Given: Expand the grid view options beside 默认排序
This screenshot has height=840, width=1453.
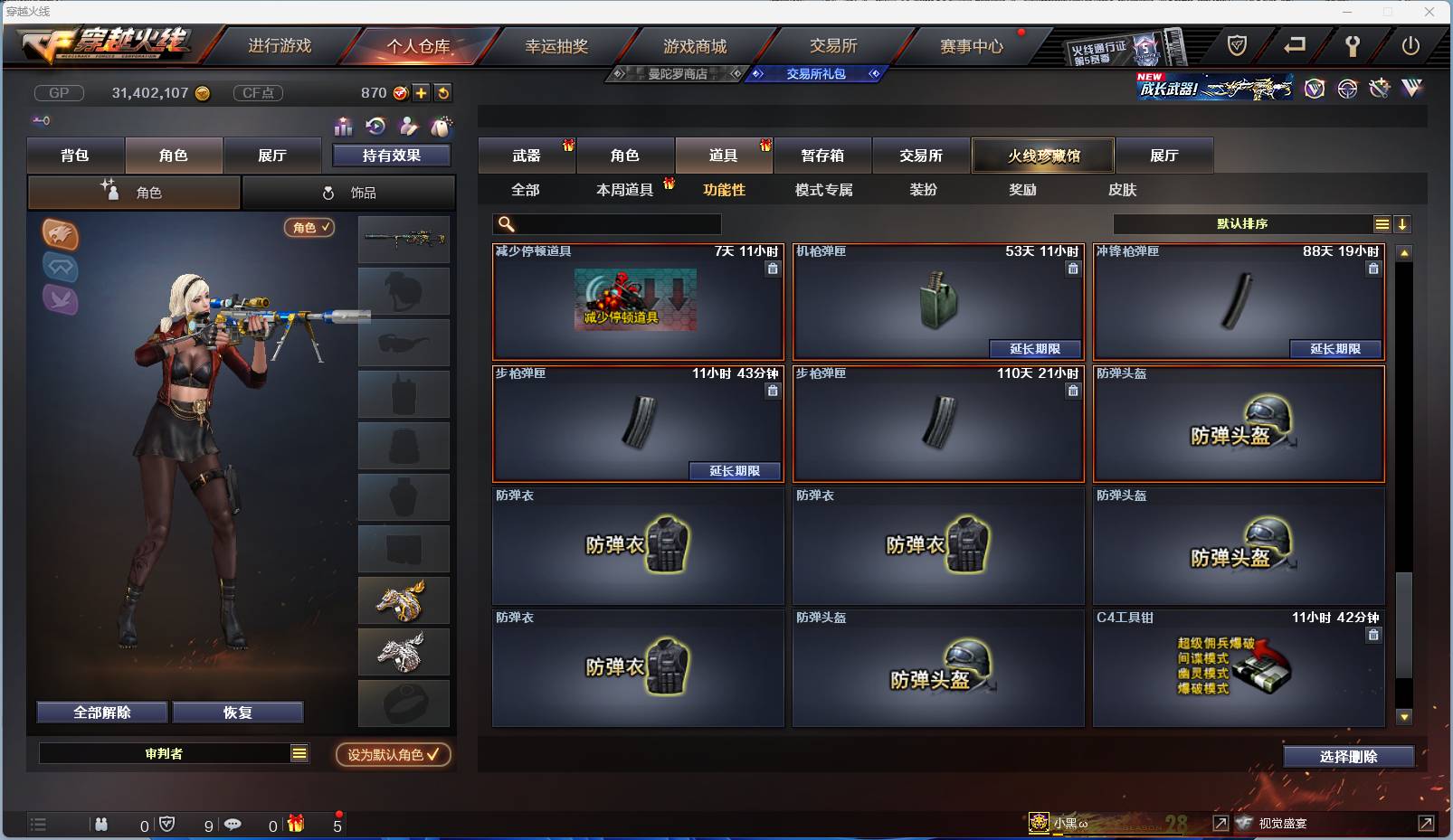Looking at the screenshot, I should point(1382,223).
